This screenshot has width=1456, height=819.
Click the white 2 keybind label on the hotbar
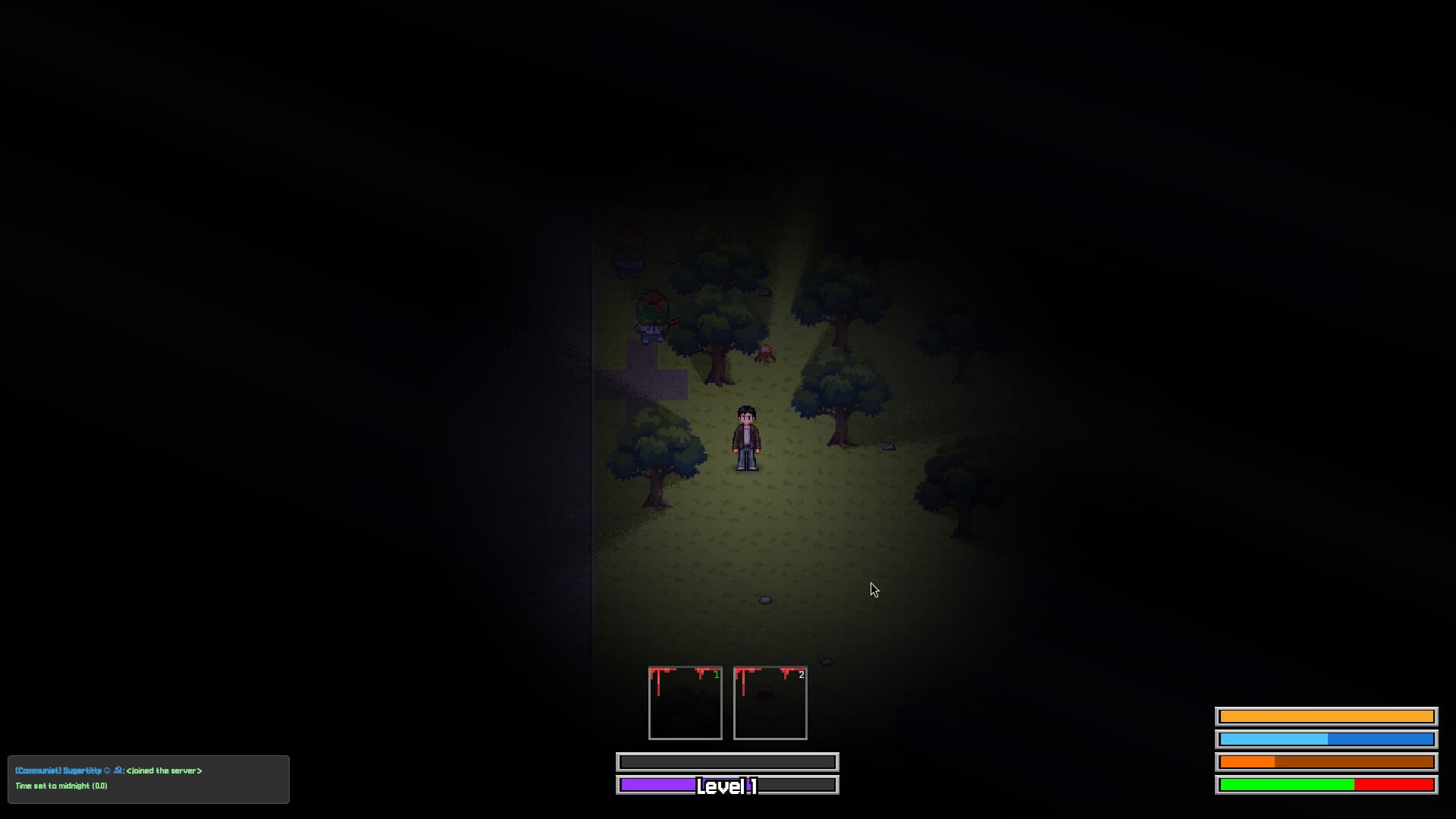point(802,675)
